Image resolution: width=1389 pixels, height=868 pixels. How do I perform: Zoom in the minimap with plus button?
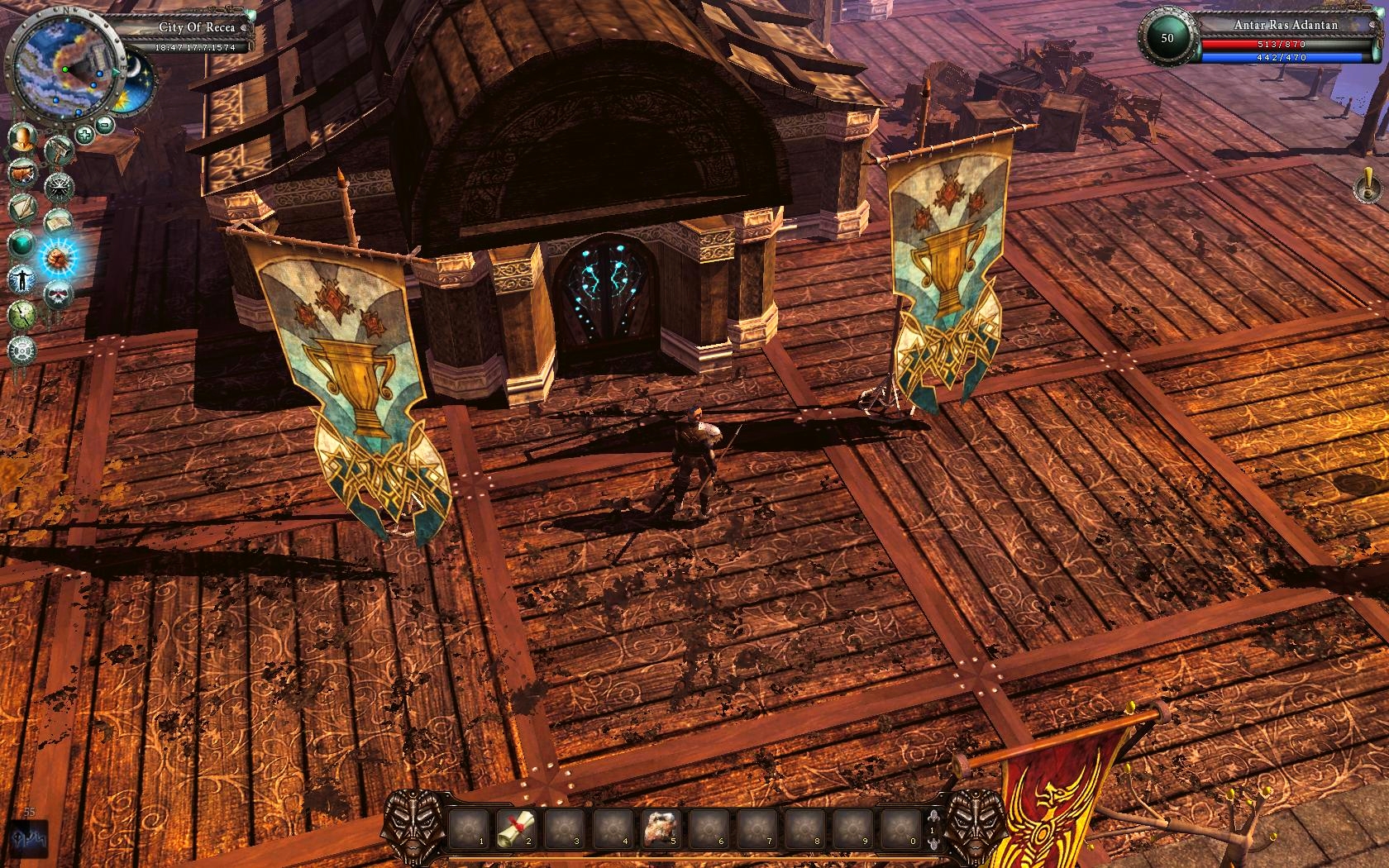85,133
